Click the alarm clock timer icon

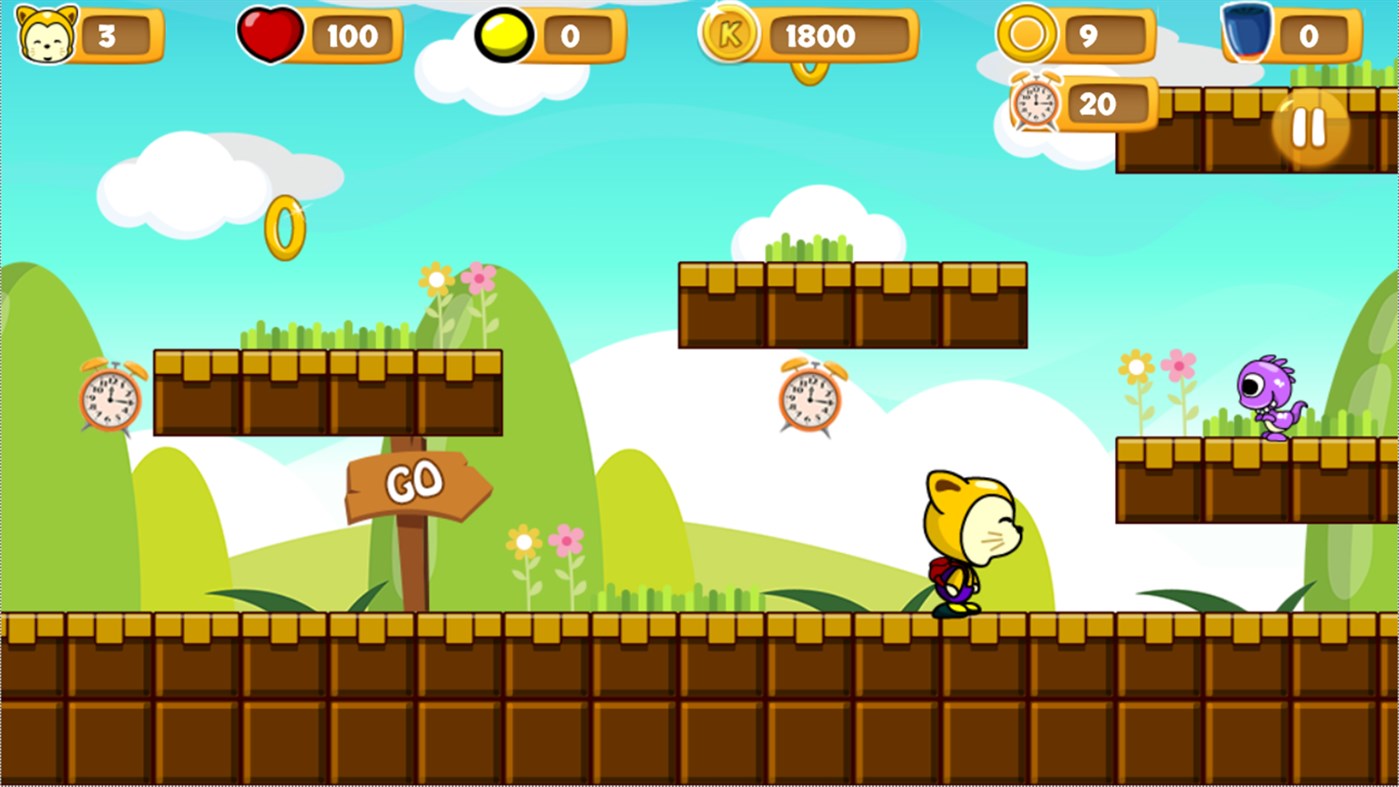click(x=1035, y=103)
